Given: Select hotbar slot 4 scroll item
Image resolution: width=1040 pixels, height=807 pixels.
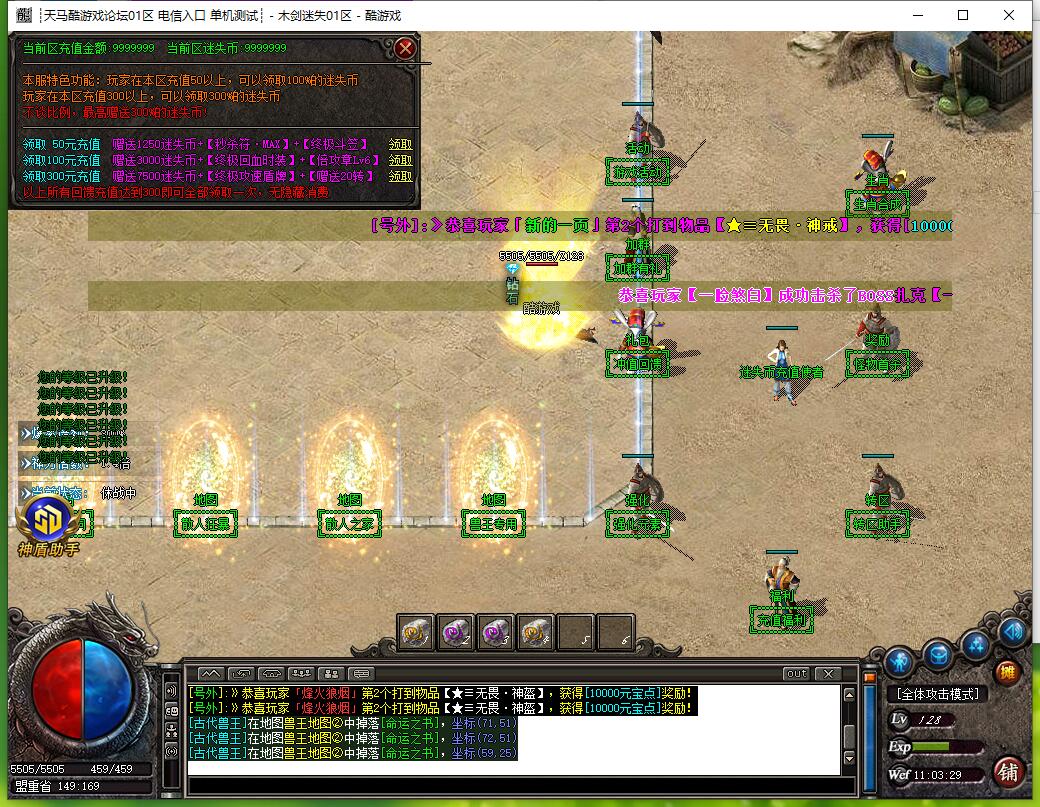Looking at the screenshot, I should (535, 631).
